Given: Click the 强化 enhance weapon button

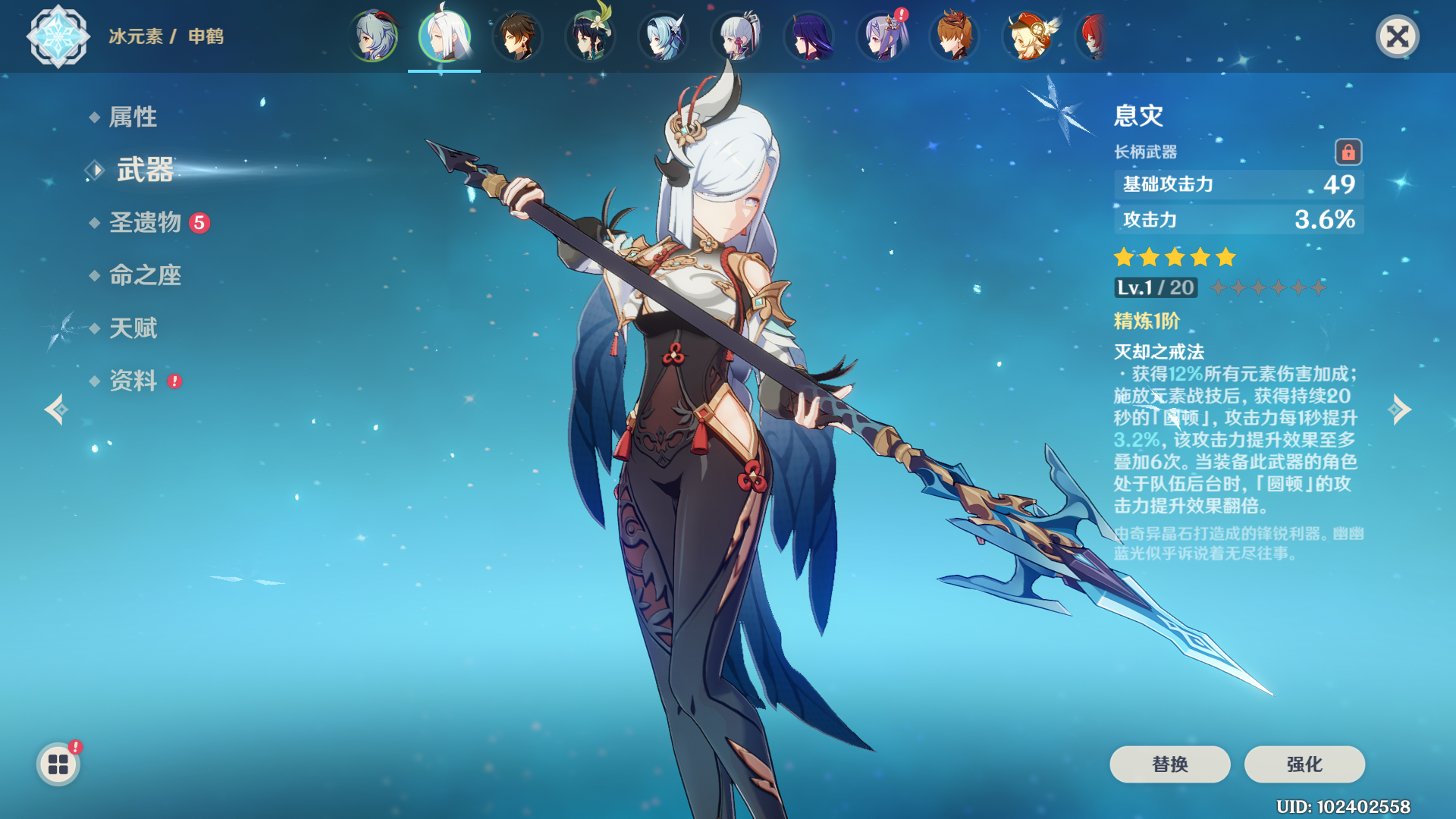Looking at the screenshot, I should tap(1304, 764).
